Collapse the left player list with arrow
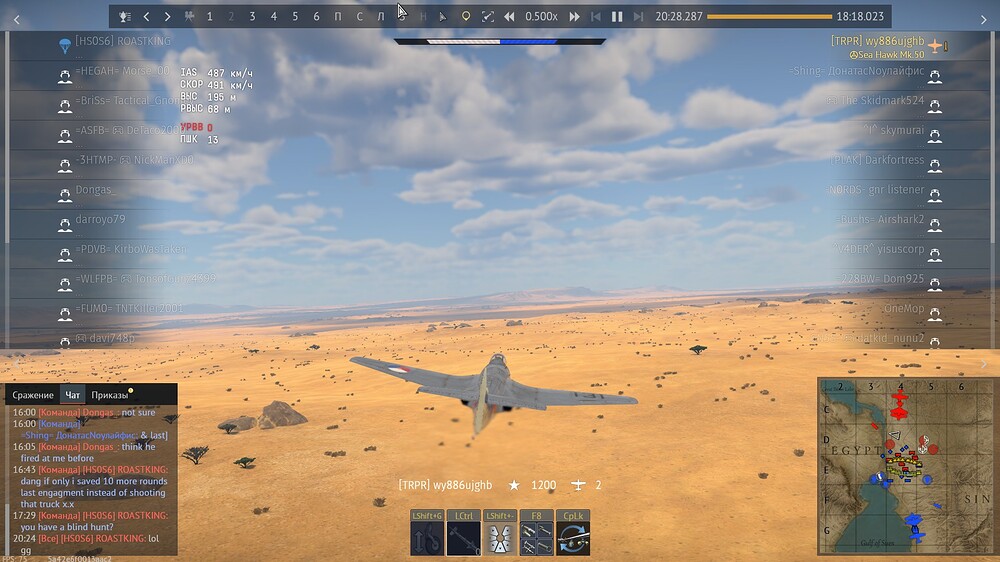The height and width of the screenshot is (562, 1000). pyautogui.click(x=16, y=19)
